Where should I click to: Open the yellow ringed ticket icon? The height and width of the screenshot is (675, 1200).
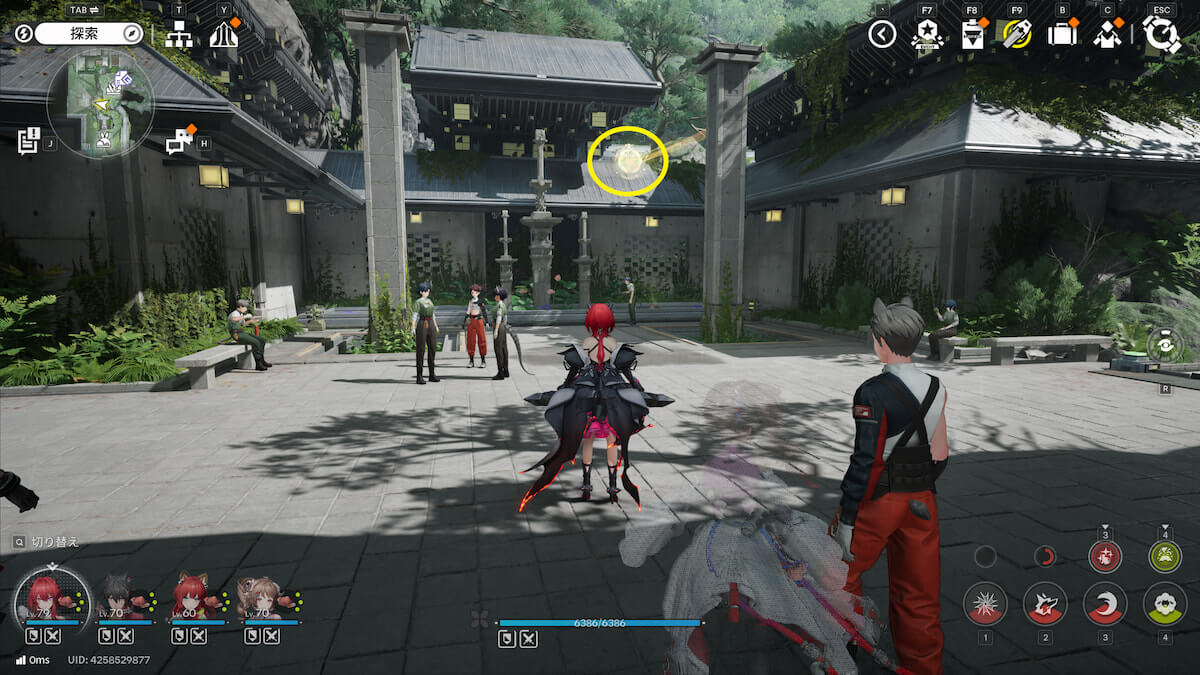coord(1017,35)
